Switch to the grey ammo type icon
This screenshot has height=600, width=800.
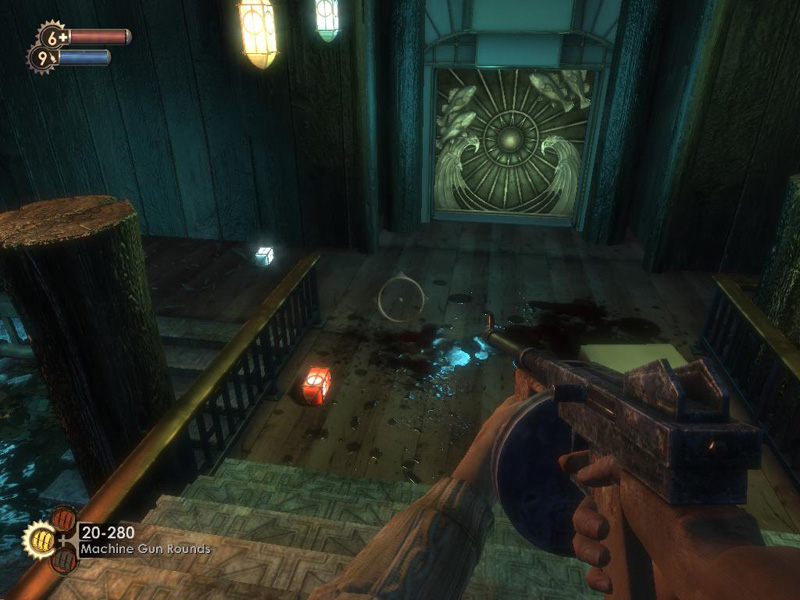click(65, 562)
